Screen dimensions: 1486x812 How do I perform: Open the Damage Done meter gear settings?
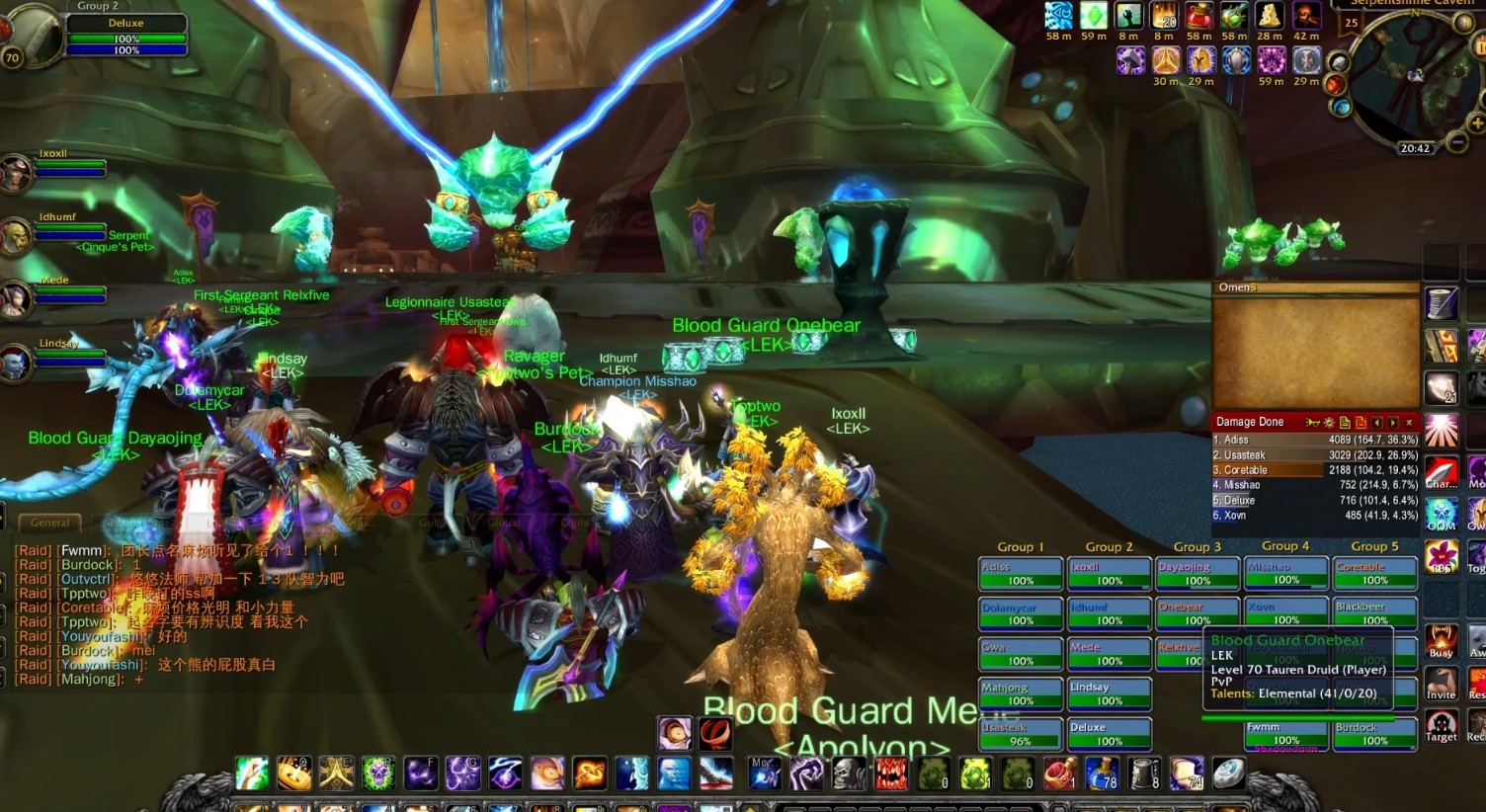(x=1328, y=423)
